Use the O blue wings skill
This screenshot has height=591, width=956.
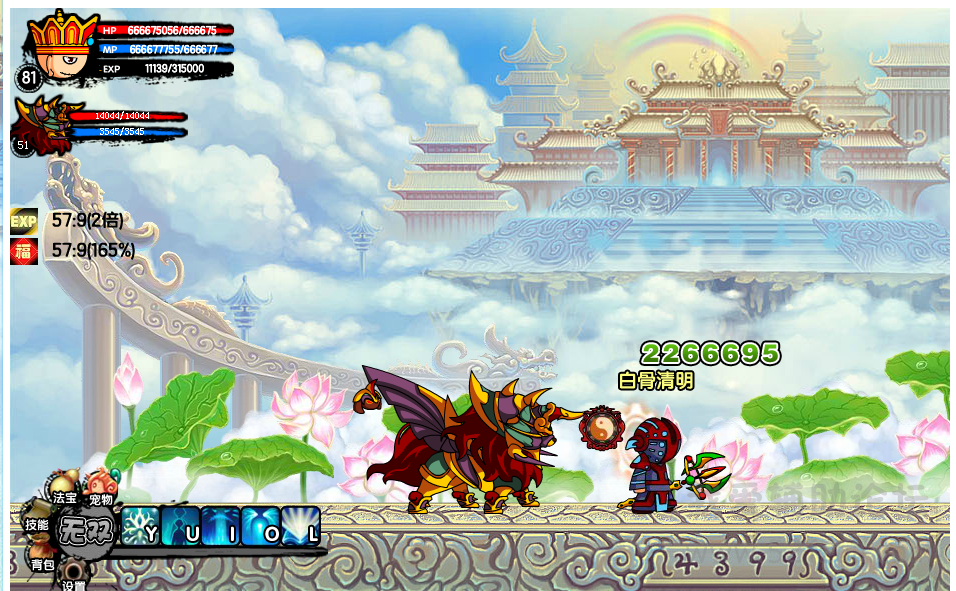(x=260, y=526)
